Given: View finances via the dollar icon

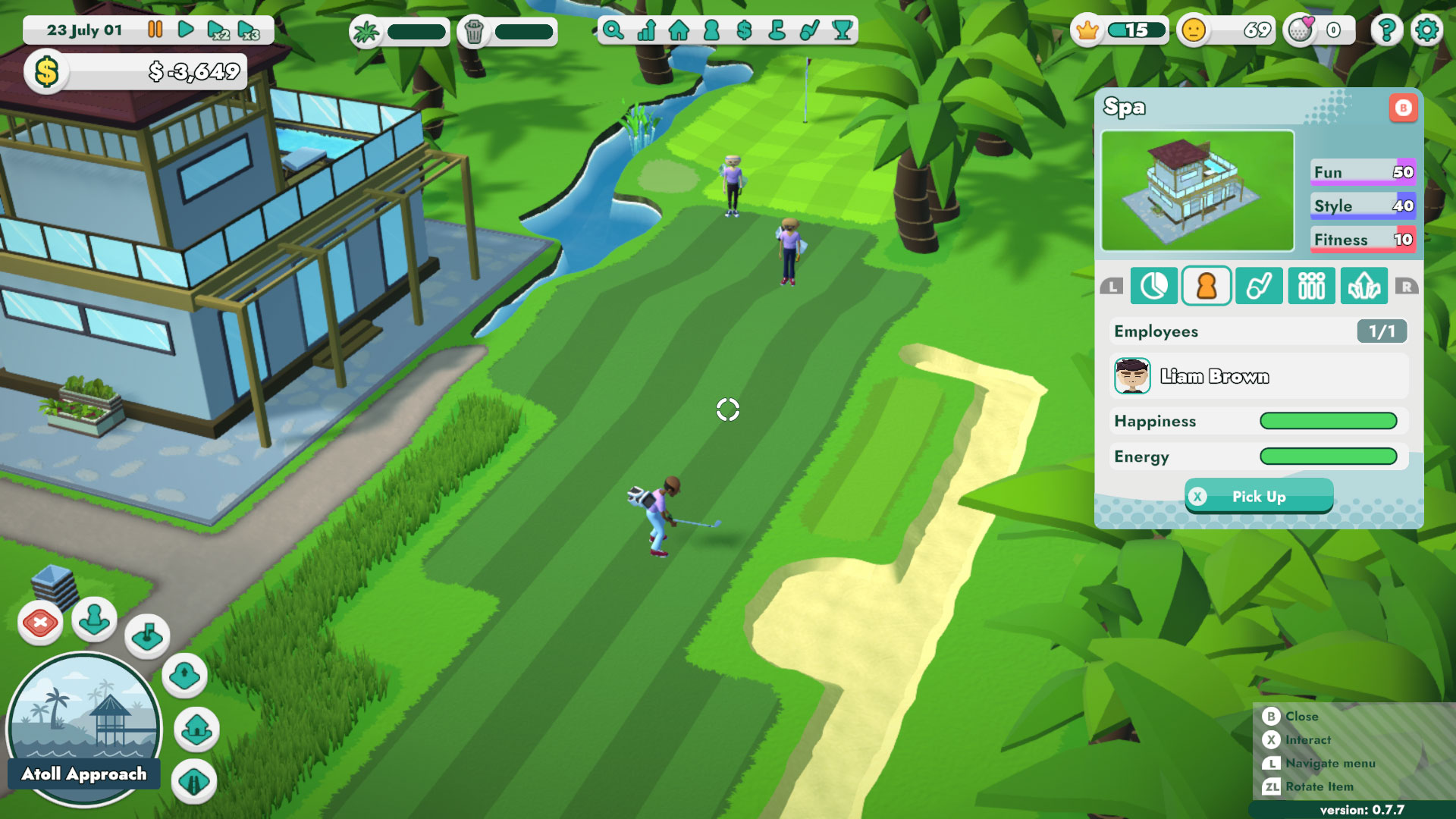Looking at the screenshot, I should pos(744,30).
